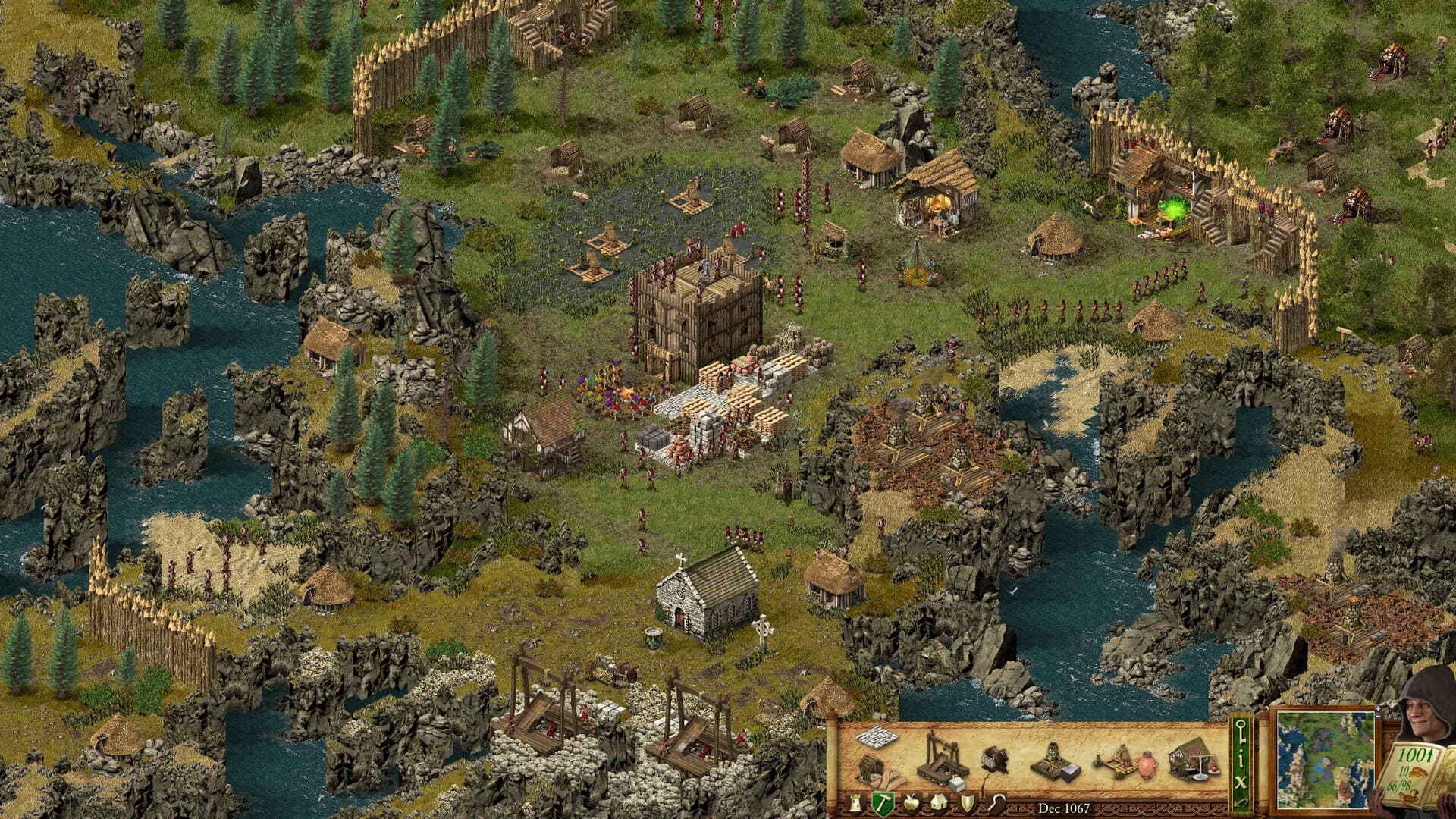1456x819 pixels.
Task: Click the minimap to reposition the camera
Action: coord(1326,761)
